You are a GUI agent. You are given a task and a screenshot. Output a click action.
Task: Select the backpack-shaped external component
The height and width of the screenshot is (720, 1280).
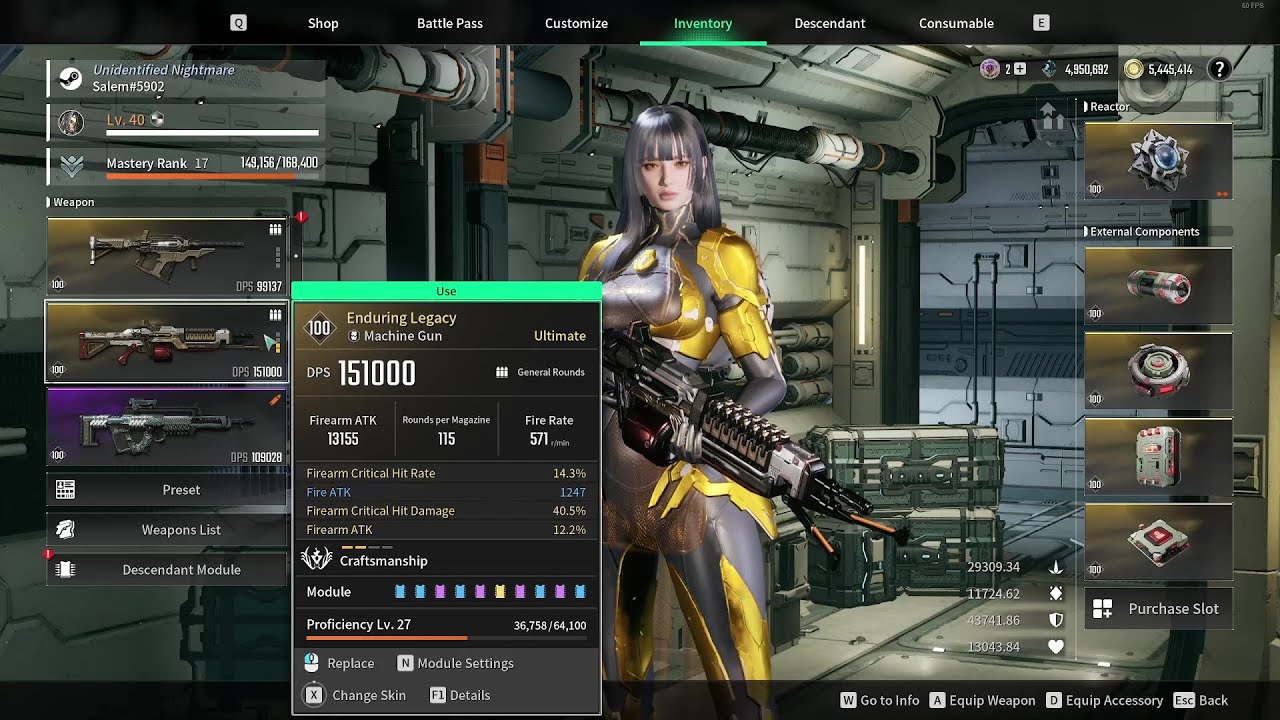(1158, 456)
